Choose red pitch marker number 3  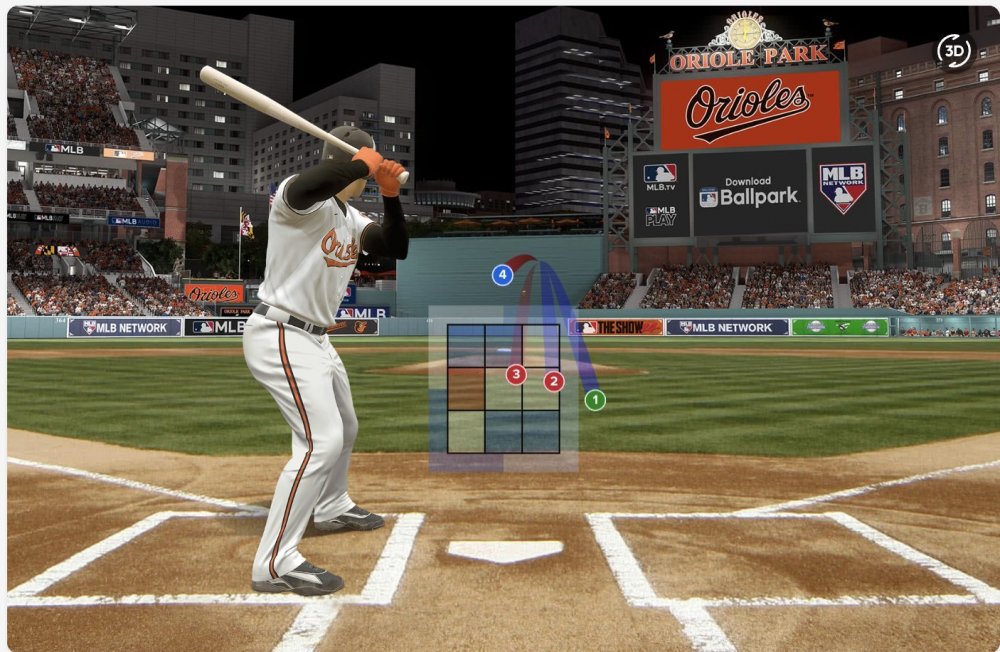(516, 375)
